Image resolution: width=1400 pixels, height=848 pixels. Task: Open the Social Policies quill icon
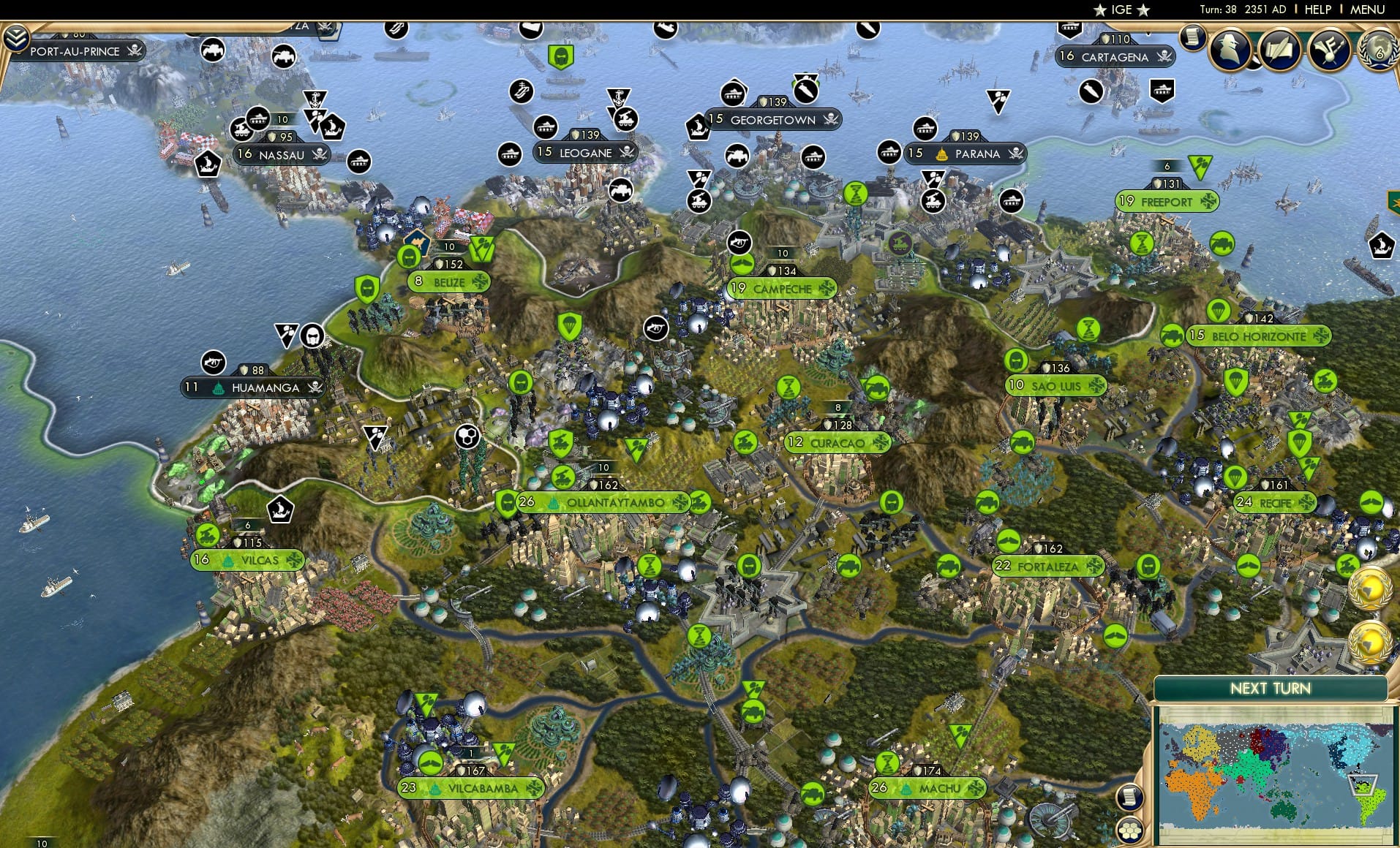click(1280, 51)
